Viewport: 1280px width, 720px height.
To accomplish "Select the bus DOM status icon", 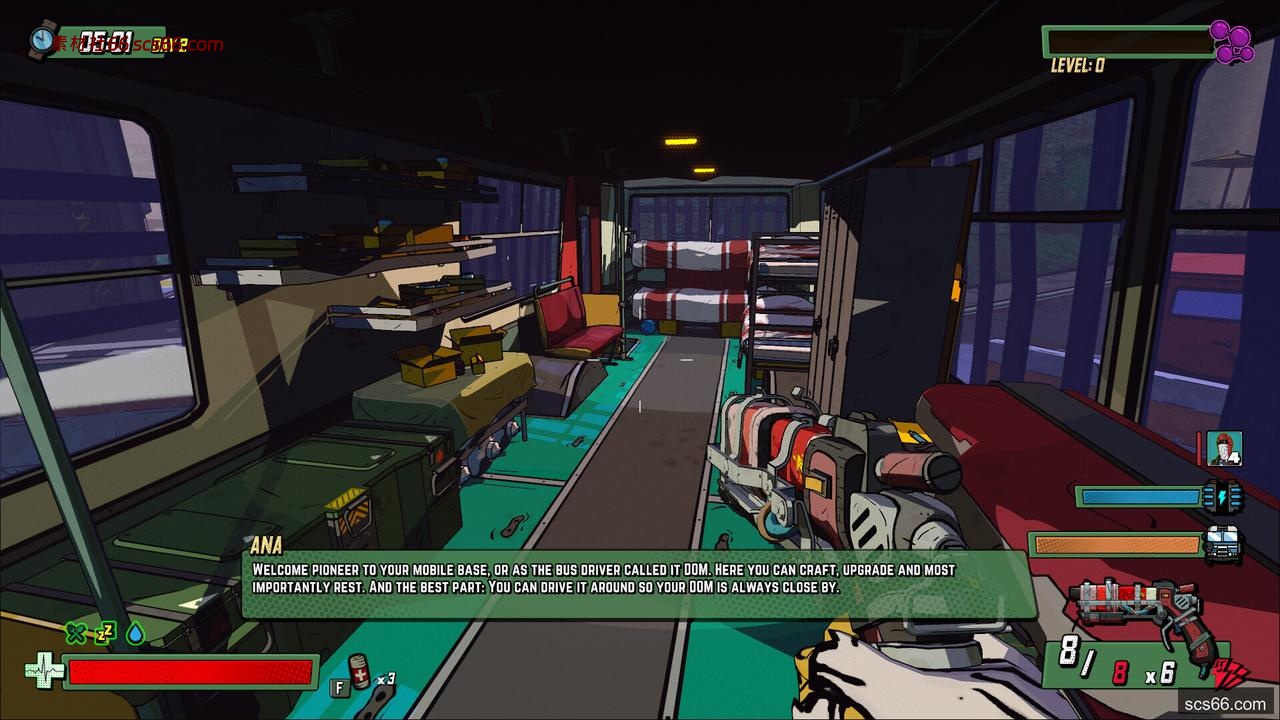I will tap(1223, 545).
